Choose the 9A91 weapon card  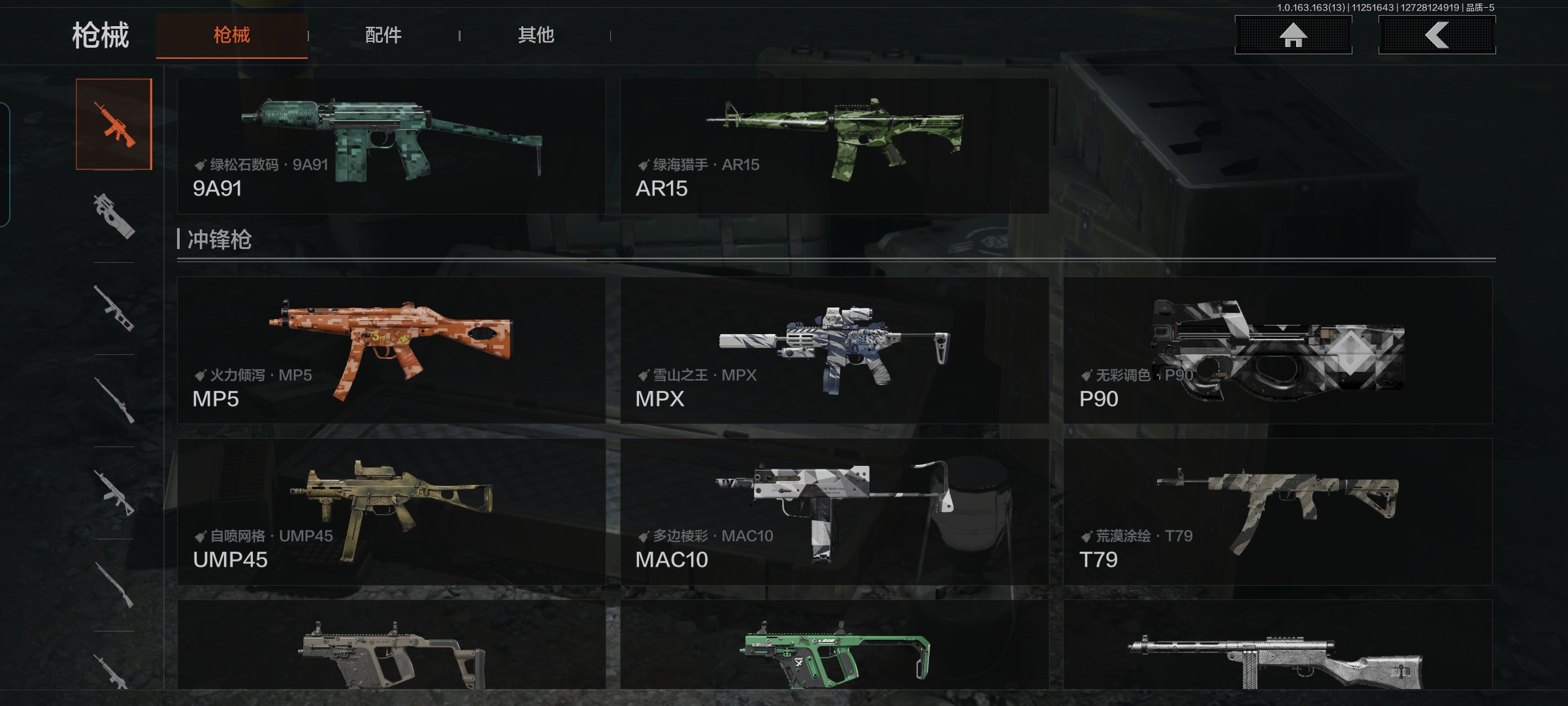click(x=391, y=146)
